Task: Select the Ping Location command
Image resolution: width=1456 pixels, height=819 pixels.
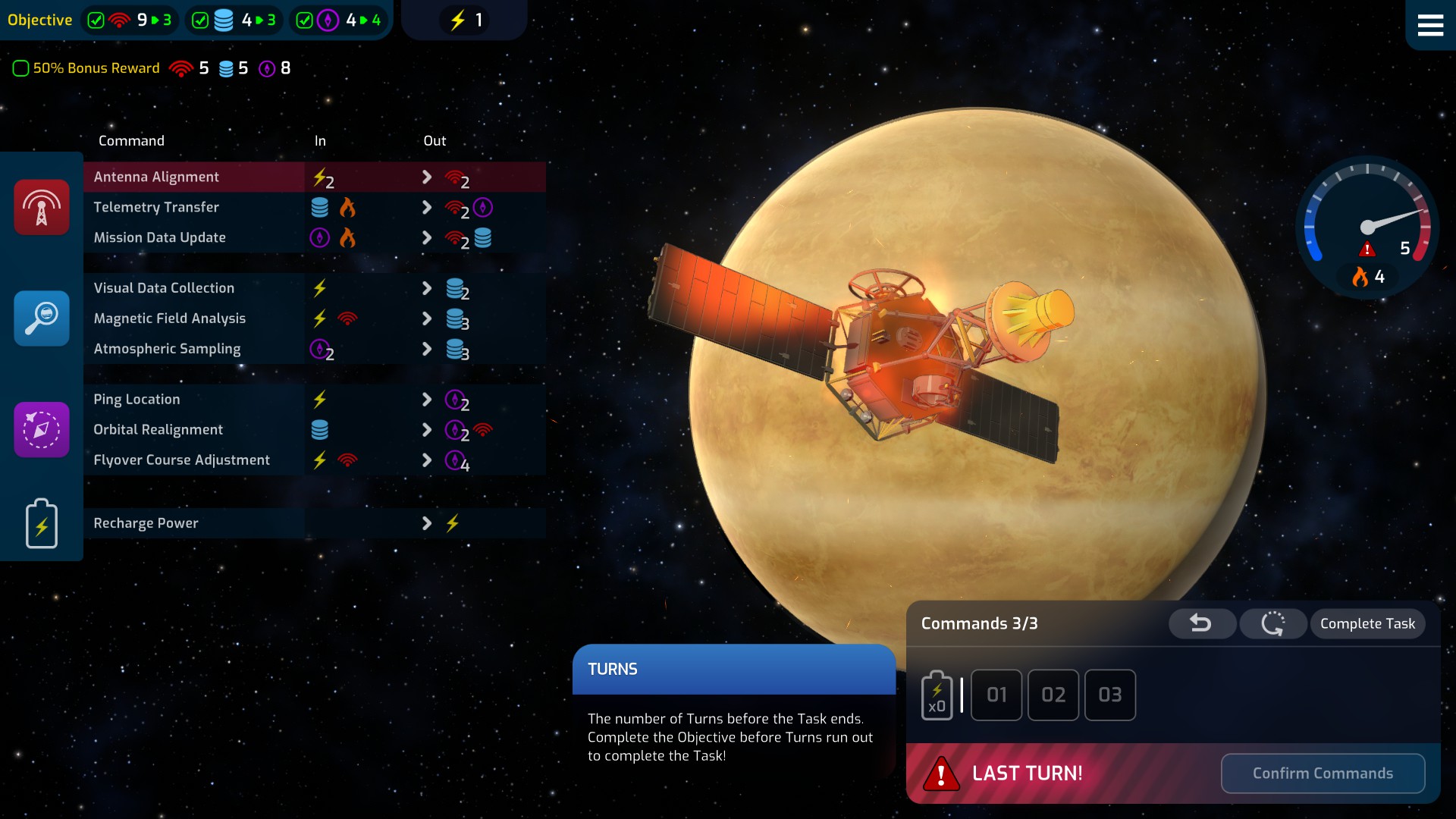Action: tap(136, 400)
